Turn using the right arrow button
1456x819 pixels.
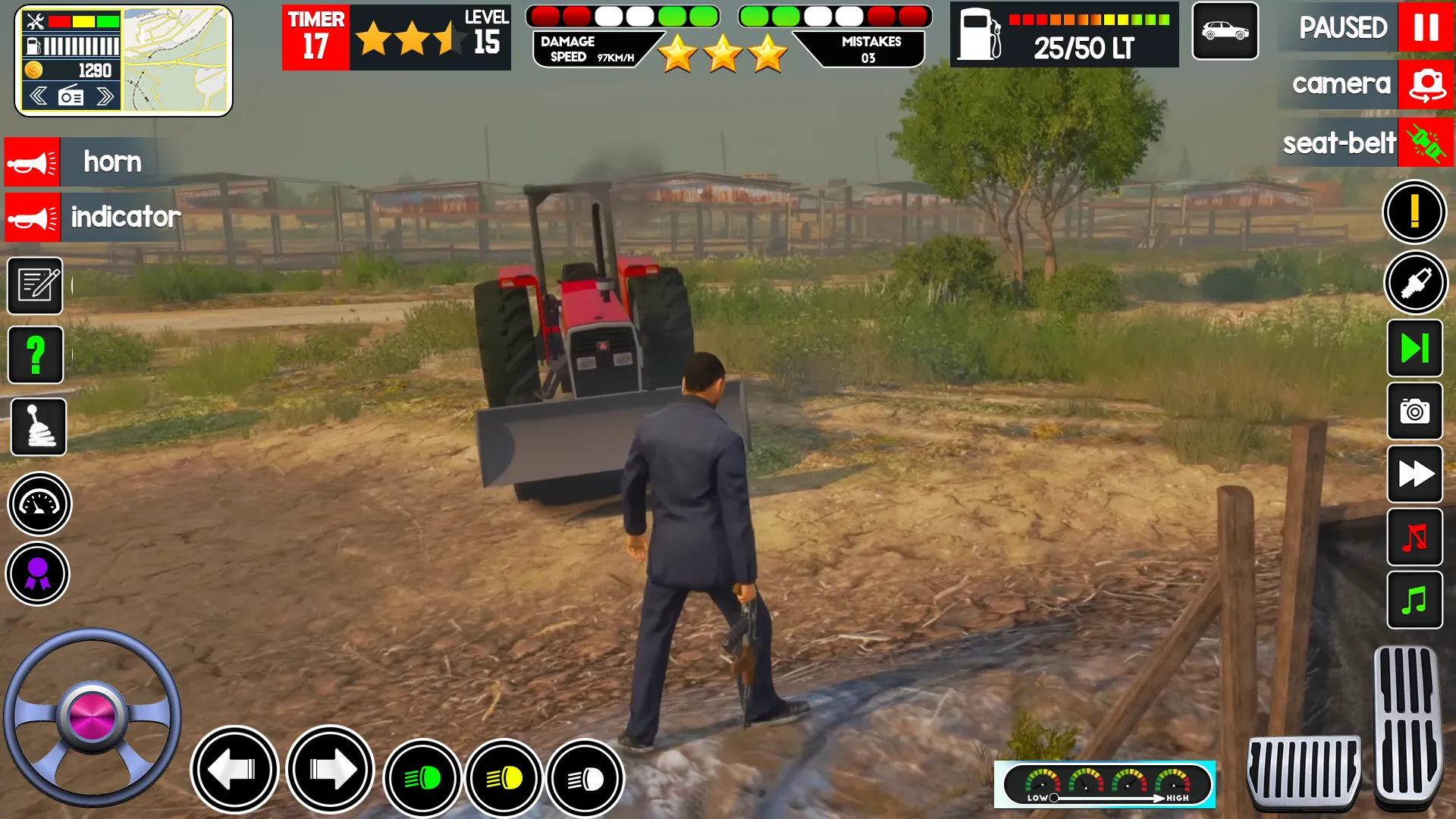point(331,770)
